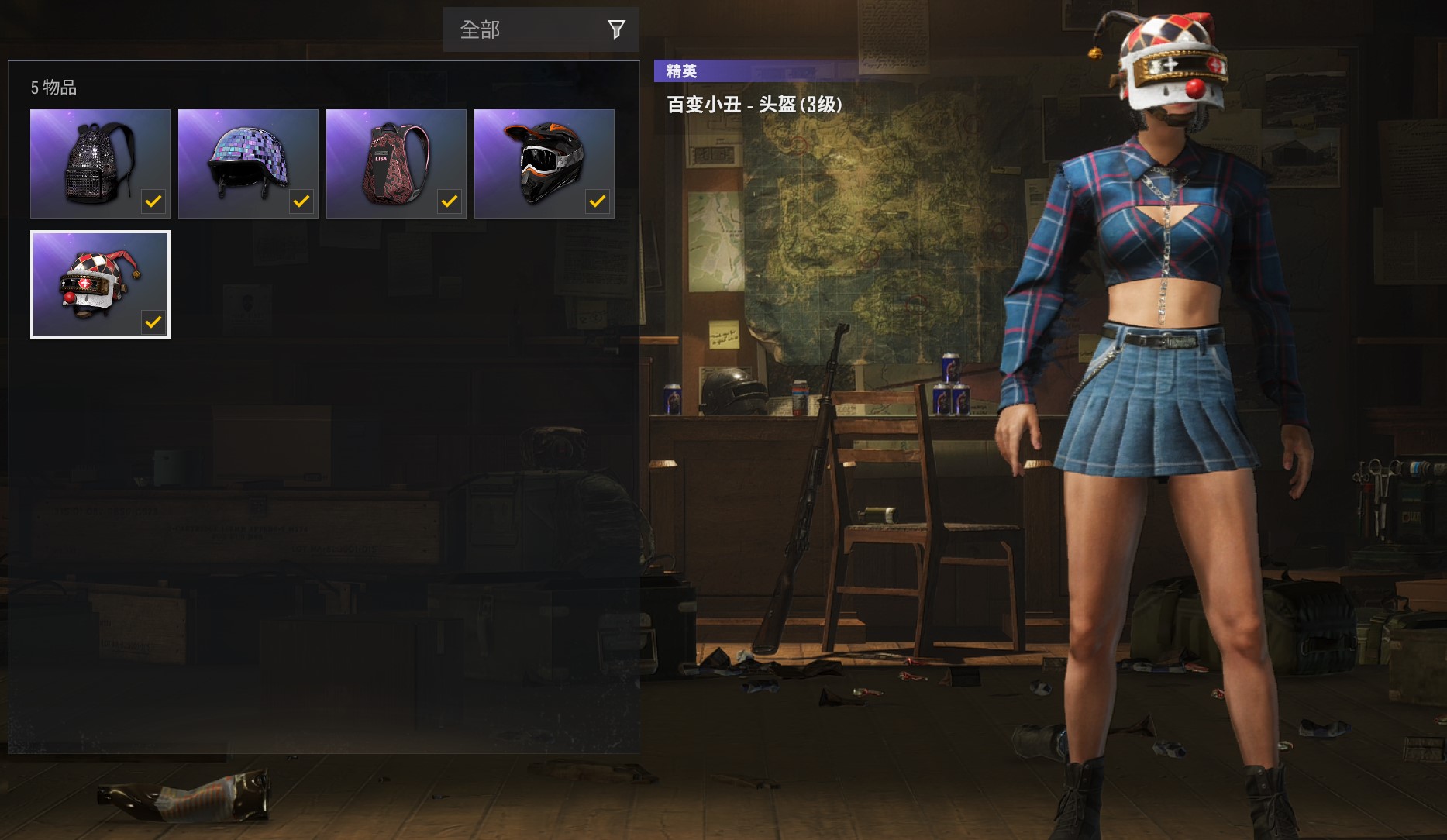Deselect the LISA backpack check button
This screenshot has width=1447, height=840.
click(449, 201)
